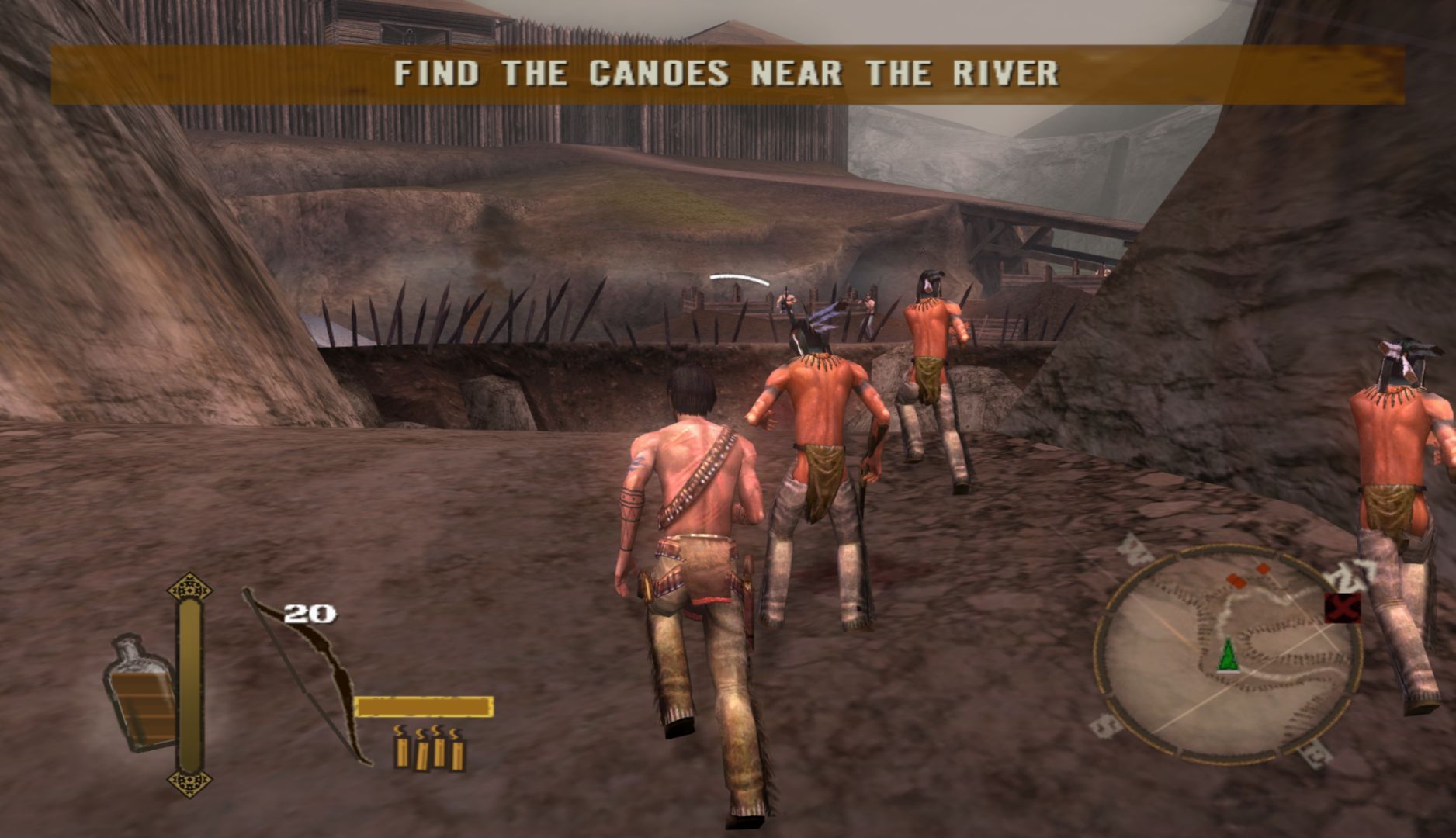Click the red X marker beside the minimap
The image size is (1456, 838).
(1342, 608)
